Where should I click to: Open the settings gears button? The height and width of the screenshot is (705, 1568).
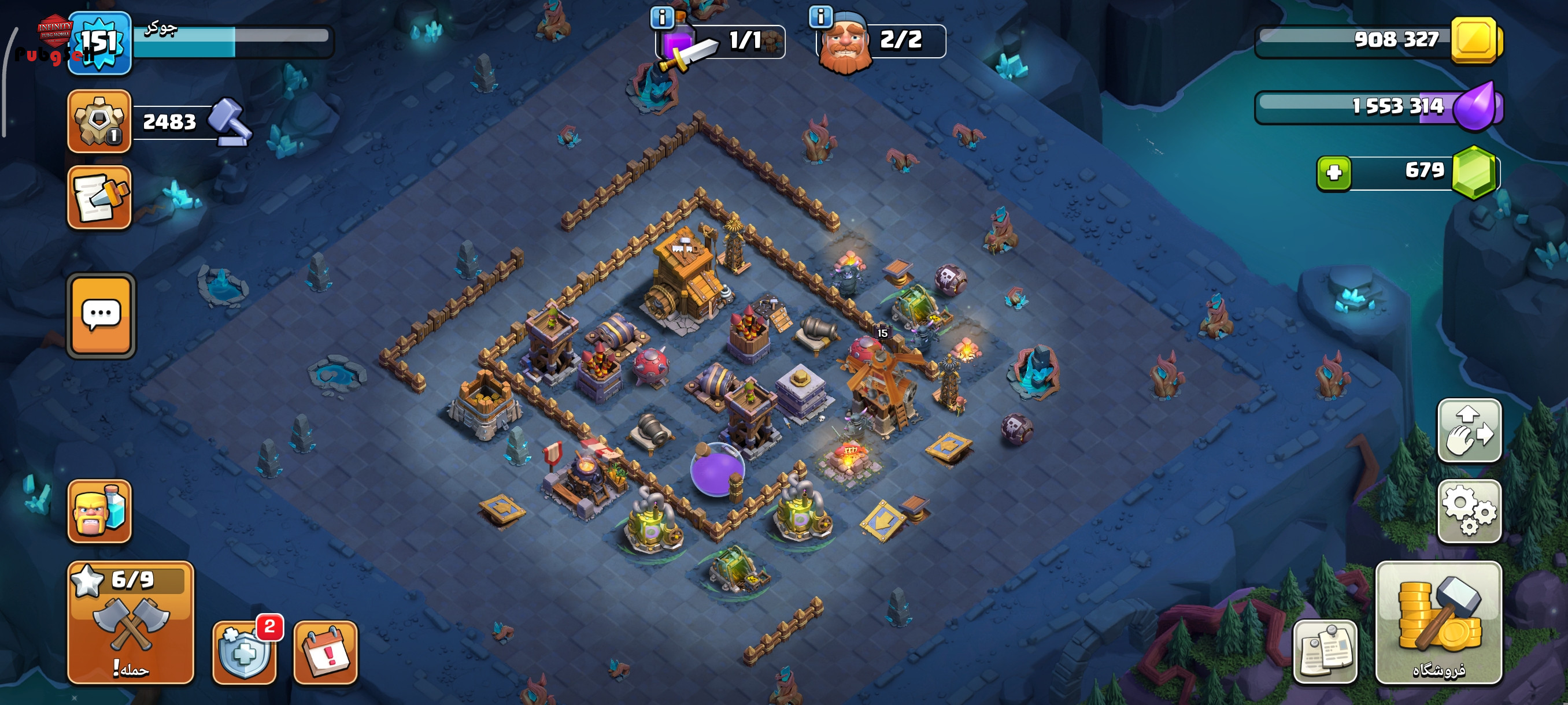(x=1469, y=511)
